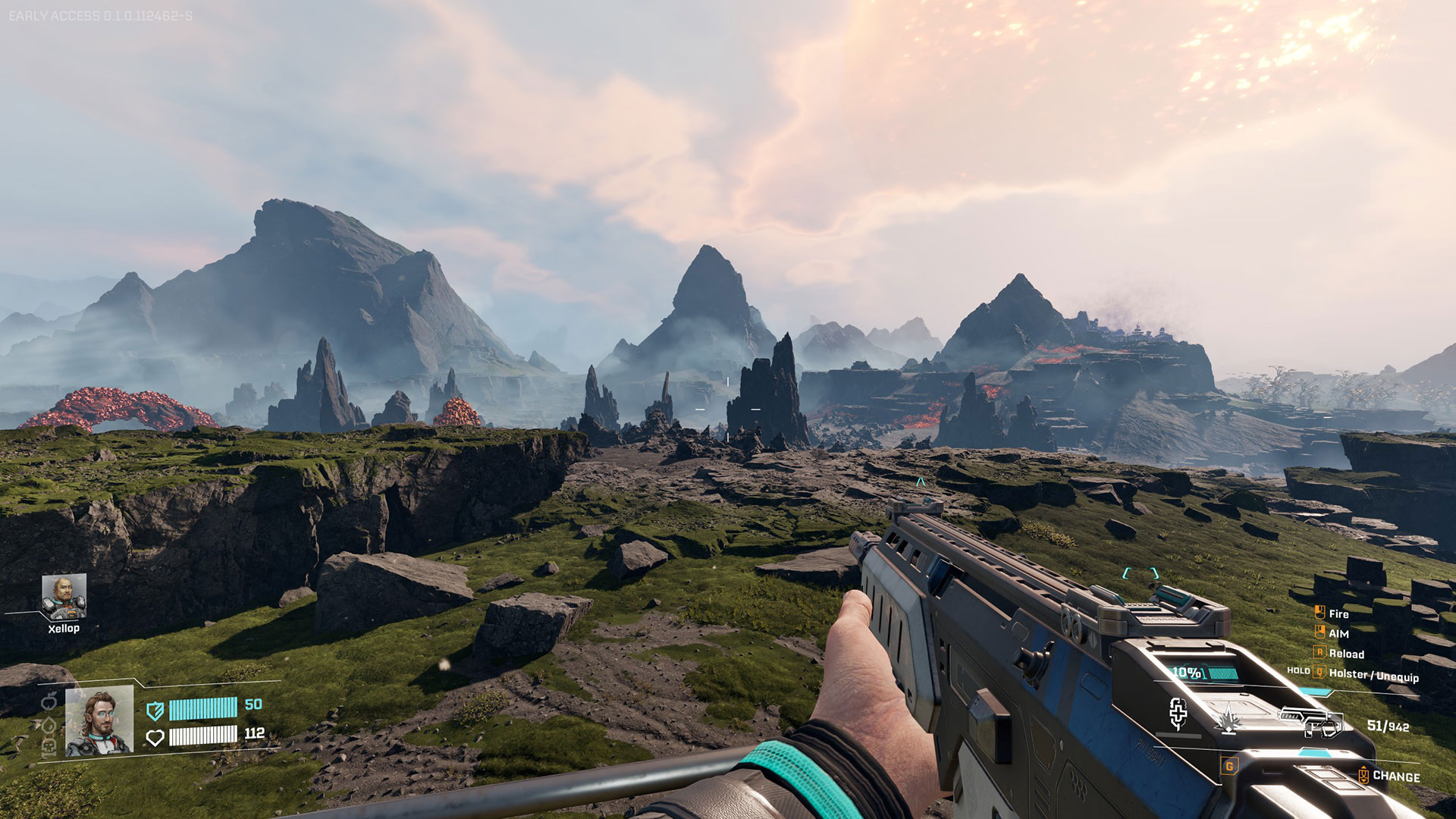The width and height of the screenshot is (1456, 819).
Task: Click the skull status icon
Action: point(49,748)
